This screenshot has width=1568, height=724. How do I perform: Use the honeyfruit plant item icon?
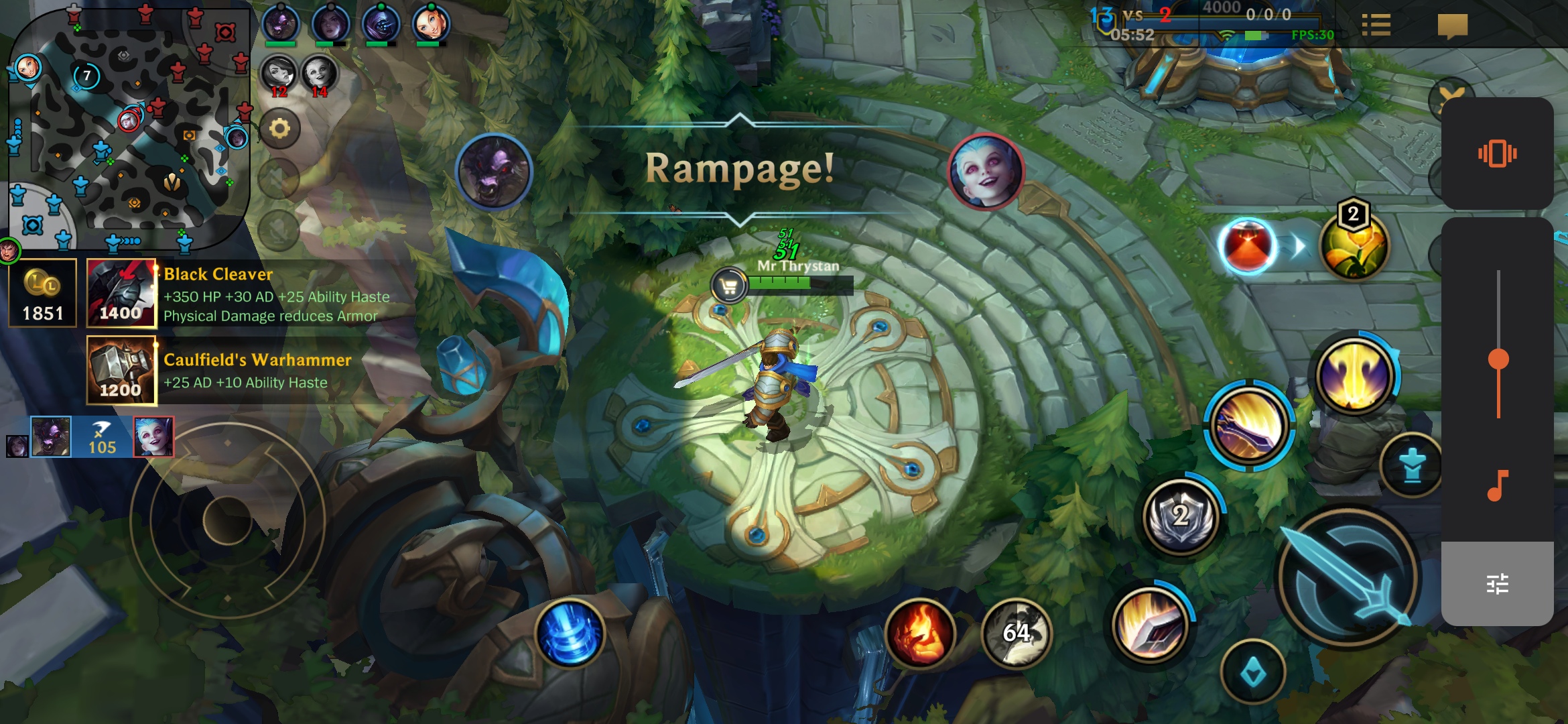[x=1354, y=246]
